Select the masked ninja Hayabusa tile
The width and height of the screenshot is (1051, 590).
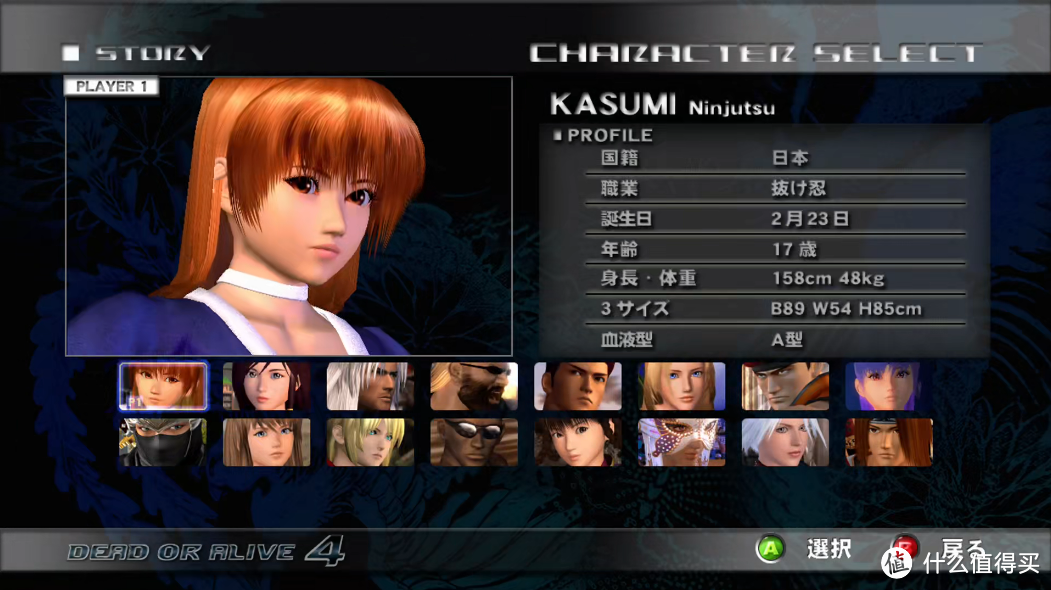click(x=163, y=442)
